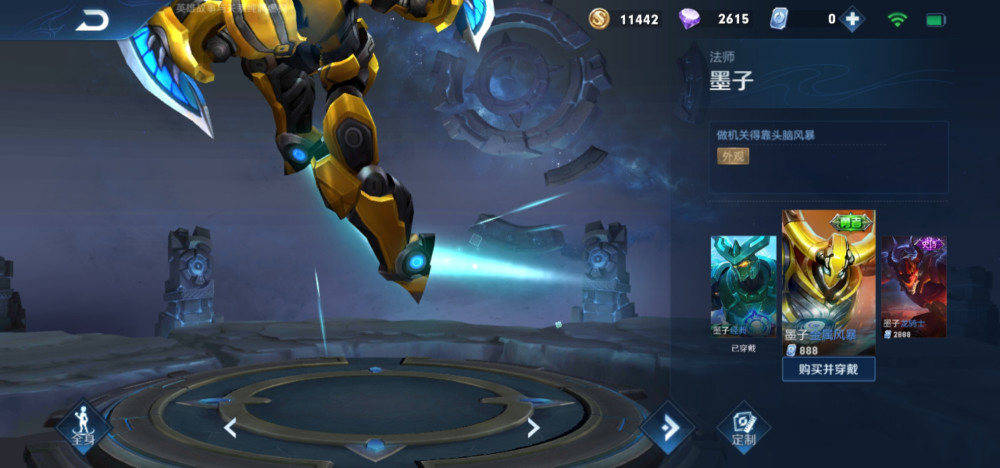Open the purple diamond currency balance
The image size is (1000, 468).
[714, 19]
